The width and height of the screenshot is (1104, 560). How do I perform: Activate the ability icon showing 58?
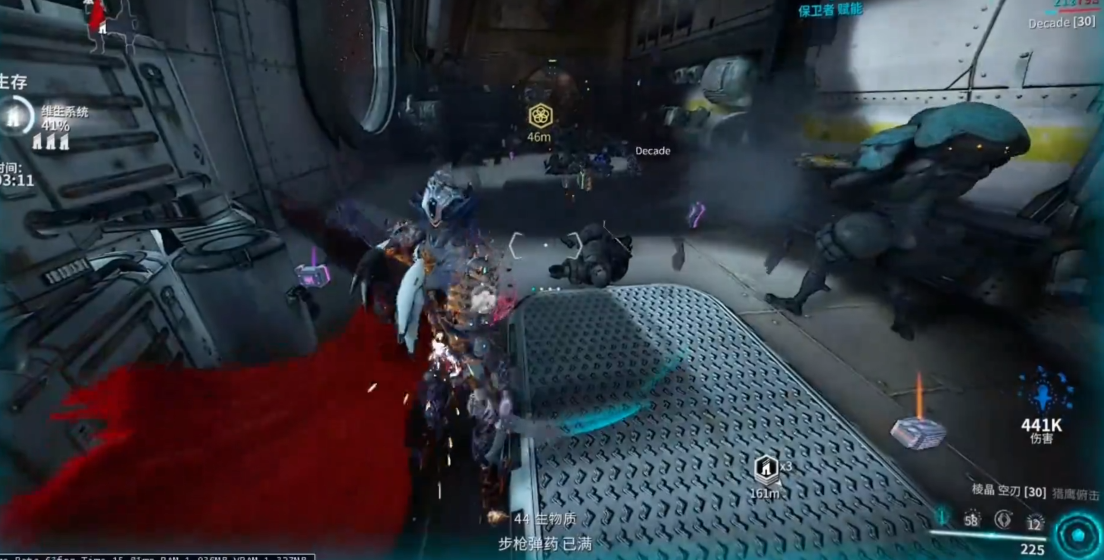pos(971,519)
